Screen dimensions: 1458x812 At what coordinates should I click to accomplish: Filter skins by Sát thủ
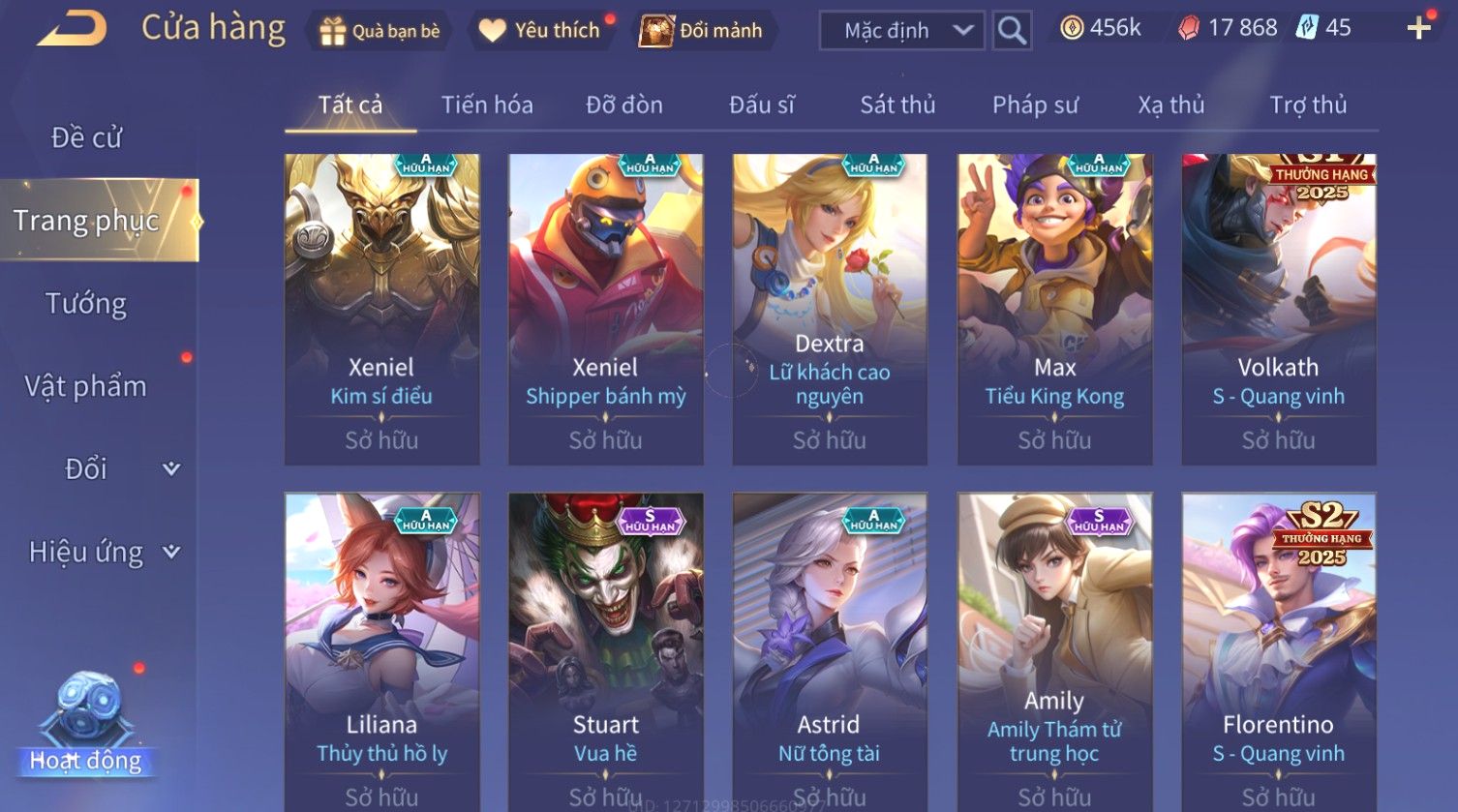click(x=897, y=105)
